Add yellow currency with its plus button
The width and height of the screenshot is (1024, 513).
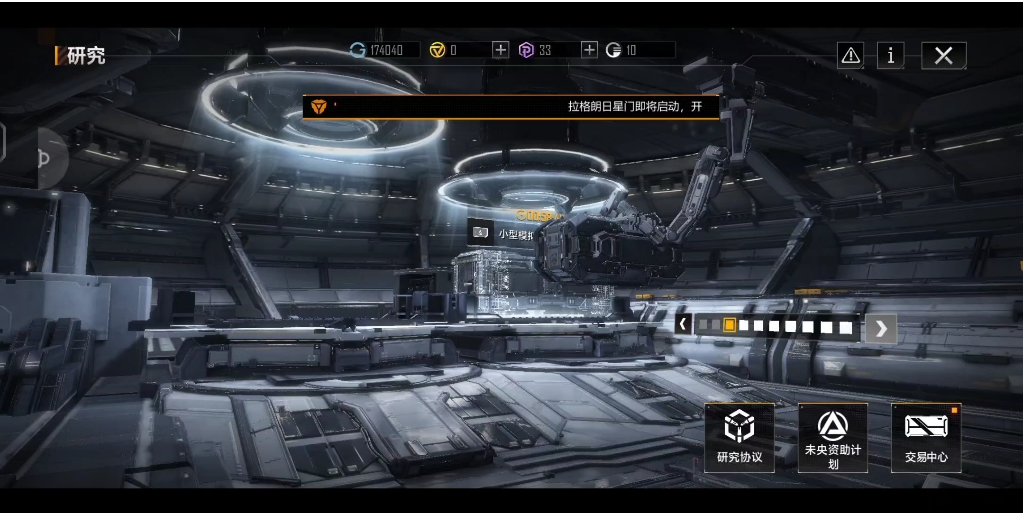pyautogui.click(x=500, y=50)
